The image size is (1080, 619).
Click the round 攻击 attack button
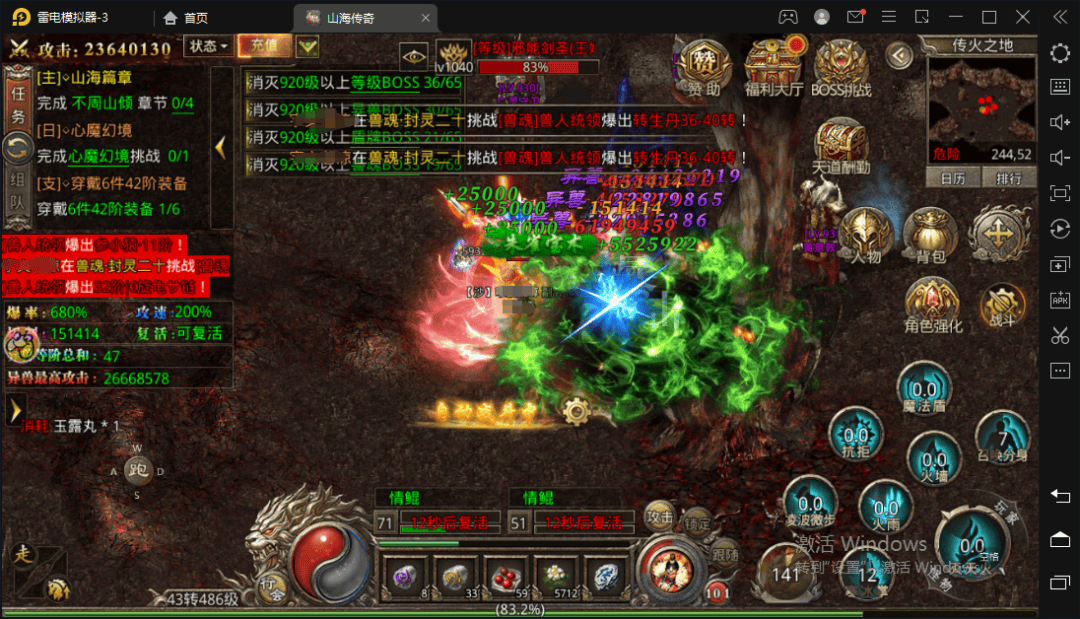tap(659, 515)
